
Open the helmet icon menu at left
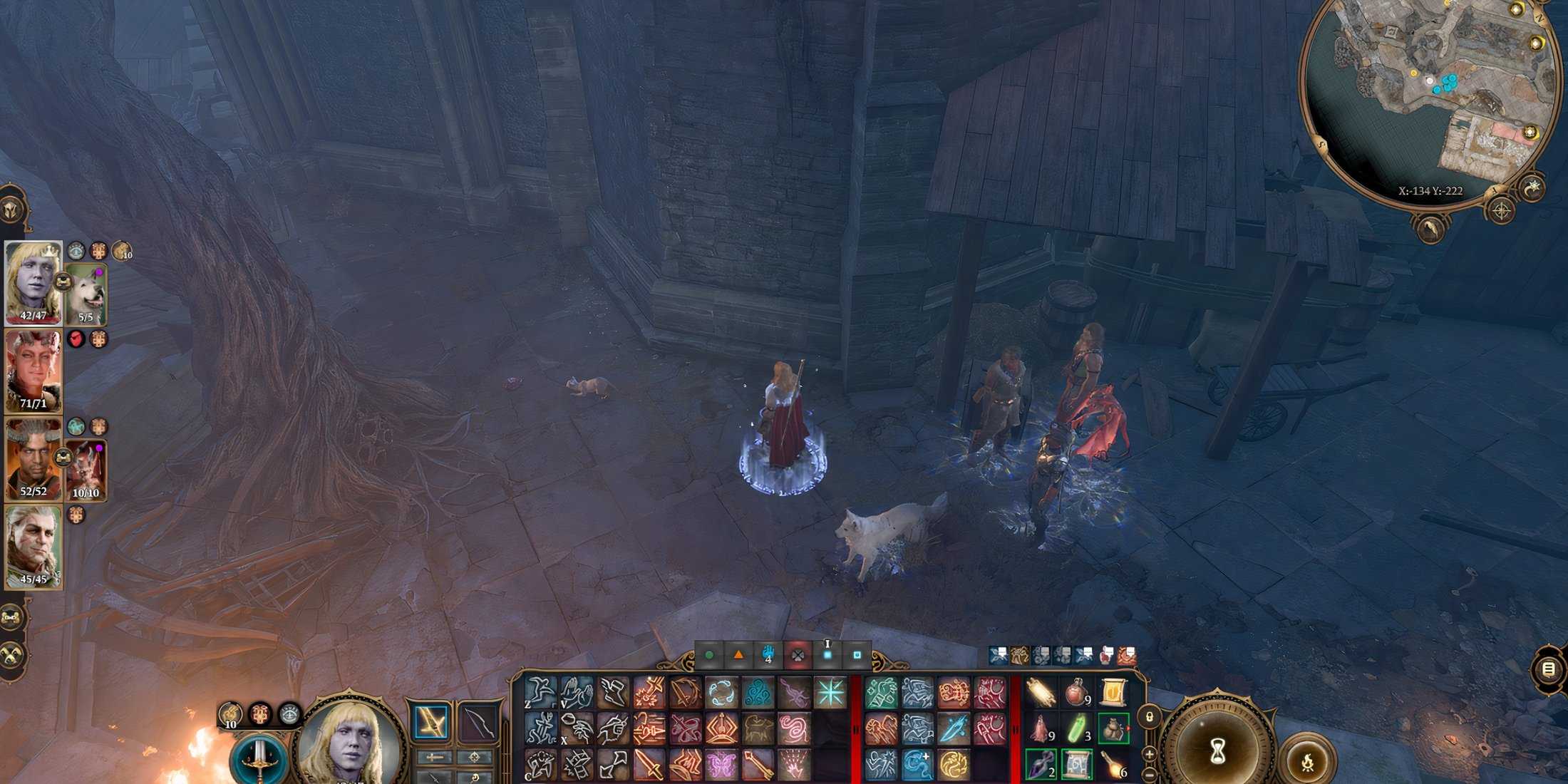click(x=13, y=210)
